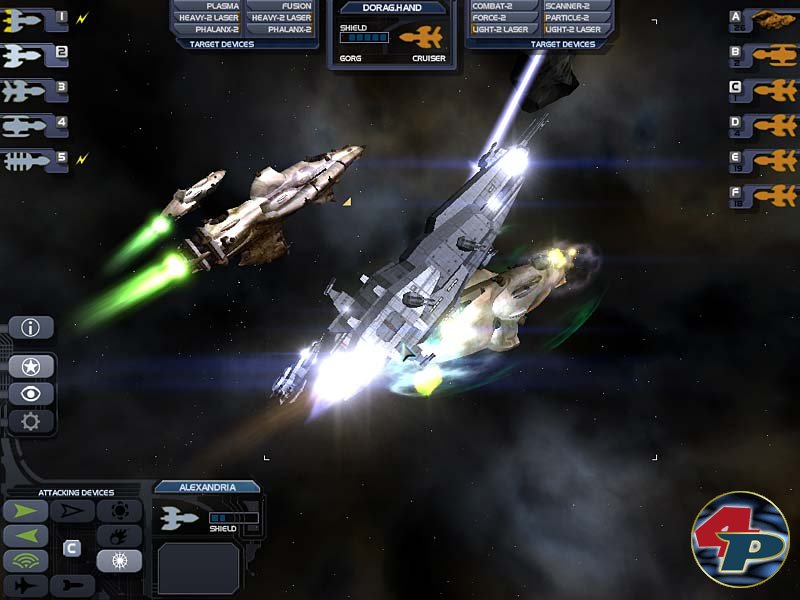This screenshot has height=600, width=800.
Task: Select the fighter craft attacking device
Action: [x=25, y=585]
